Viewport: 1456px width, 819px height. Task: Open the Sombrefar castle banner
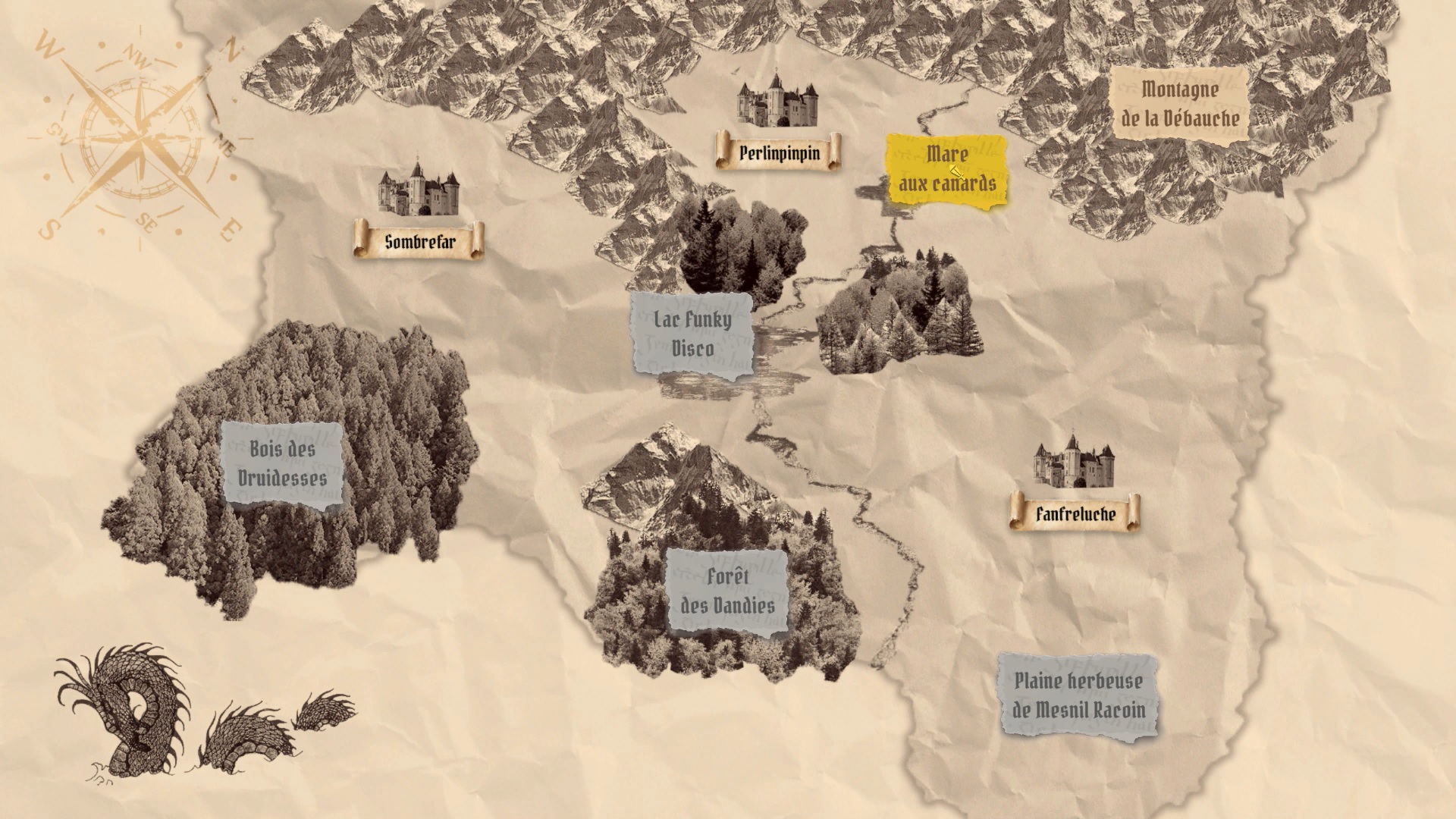[419, 241]
